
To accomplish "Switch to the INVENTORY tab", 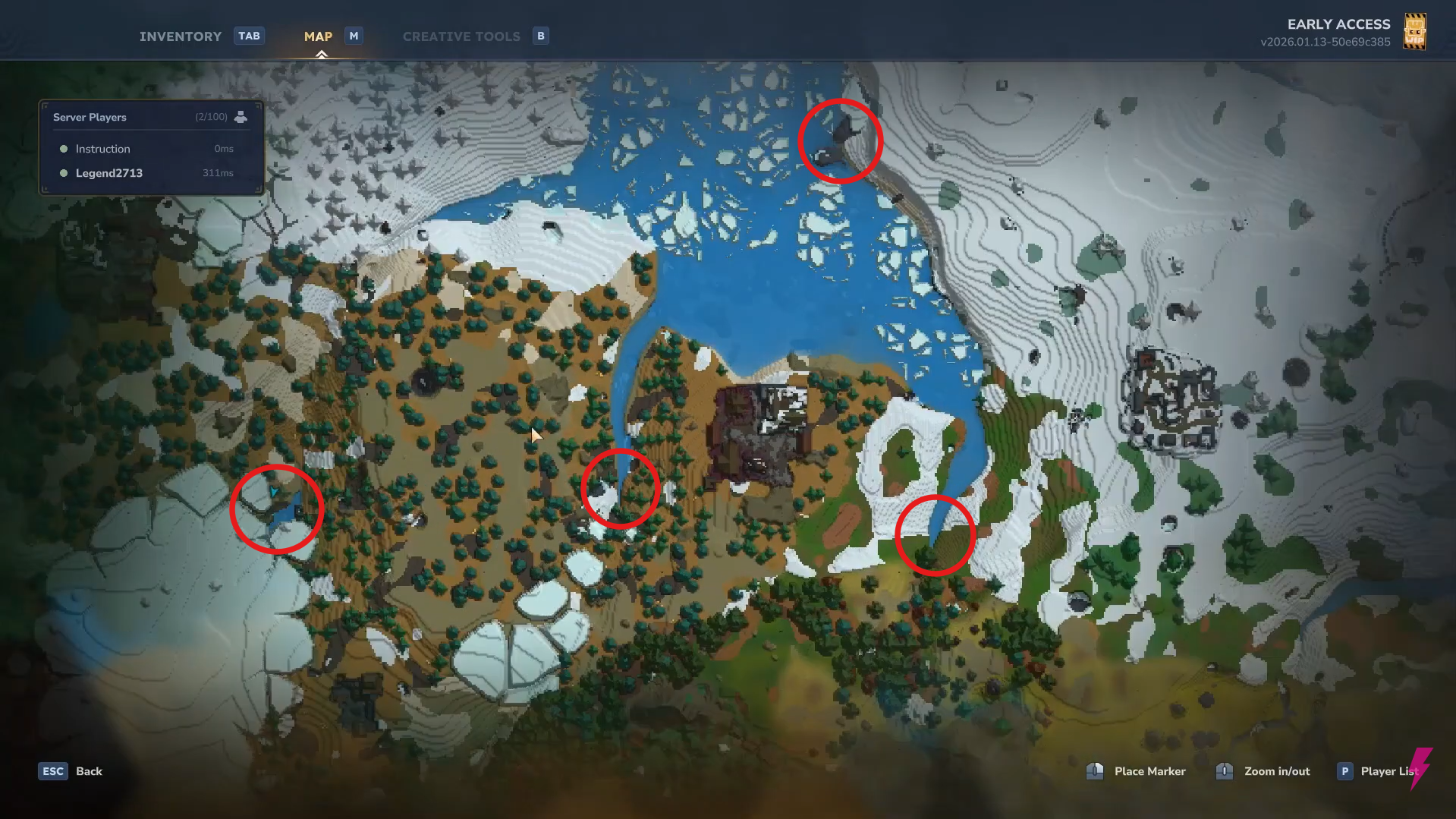I will point(181,36).
